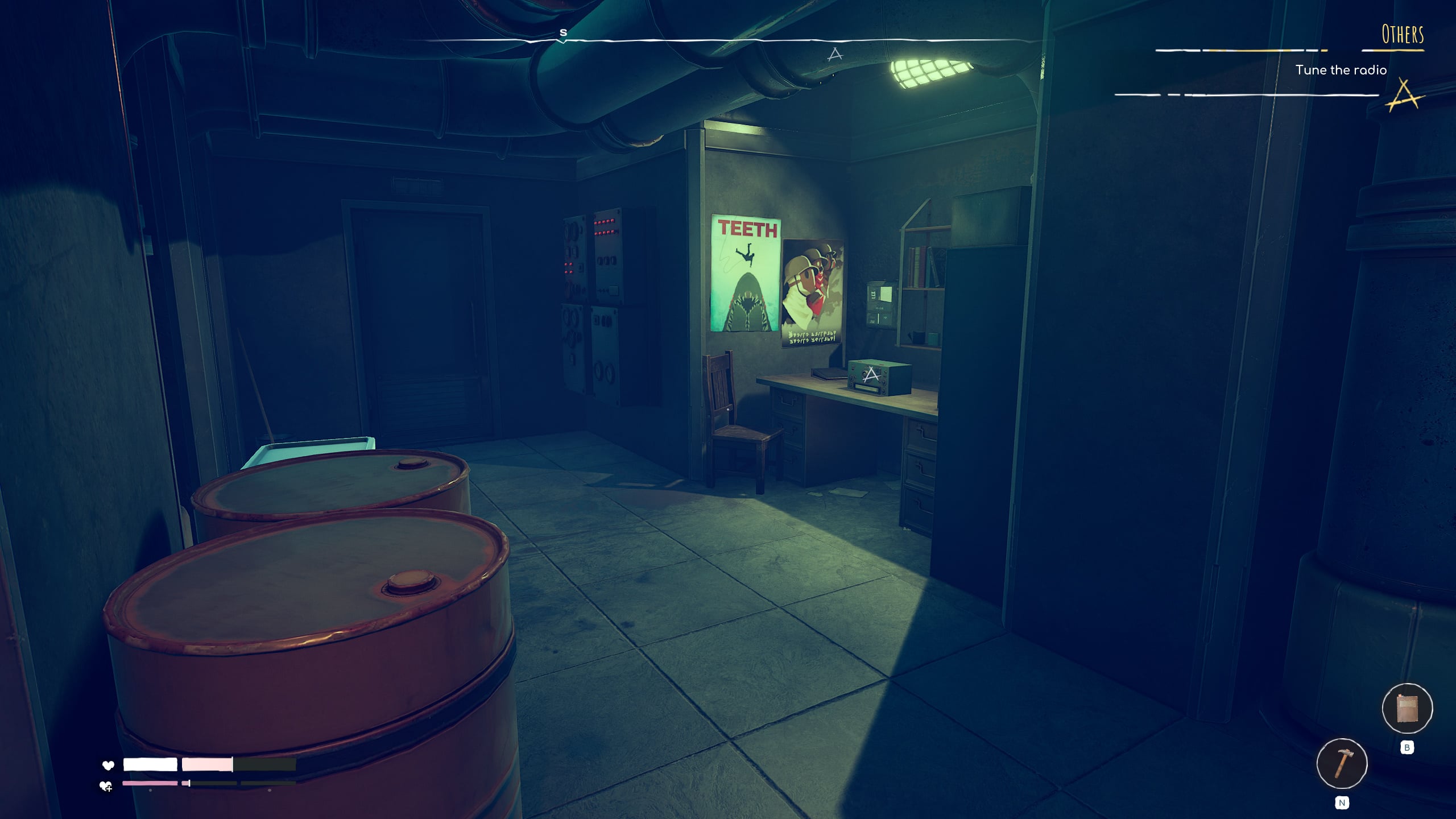Open the journal book icon

pyautogui.click(x=1407, y=709)
